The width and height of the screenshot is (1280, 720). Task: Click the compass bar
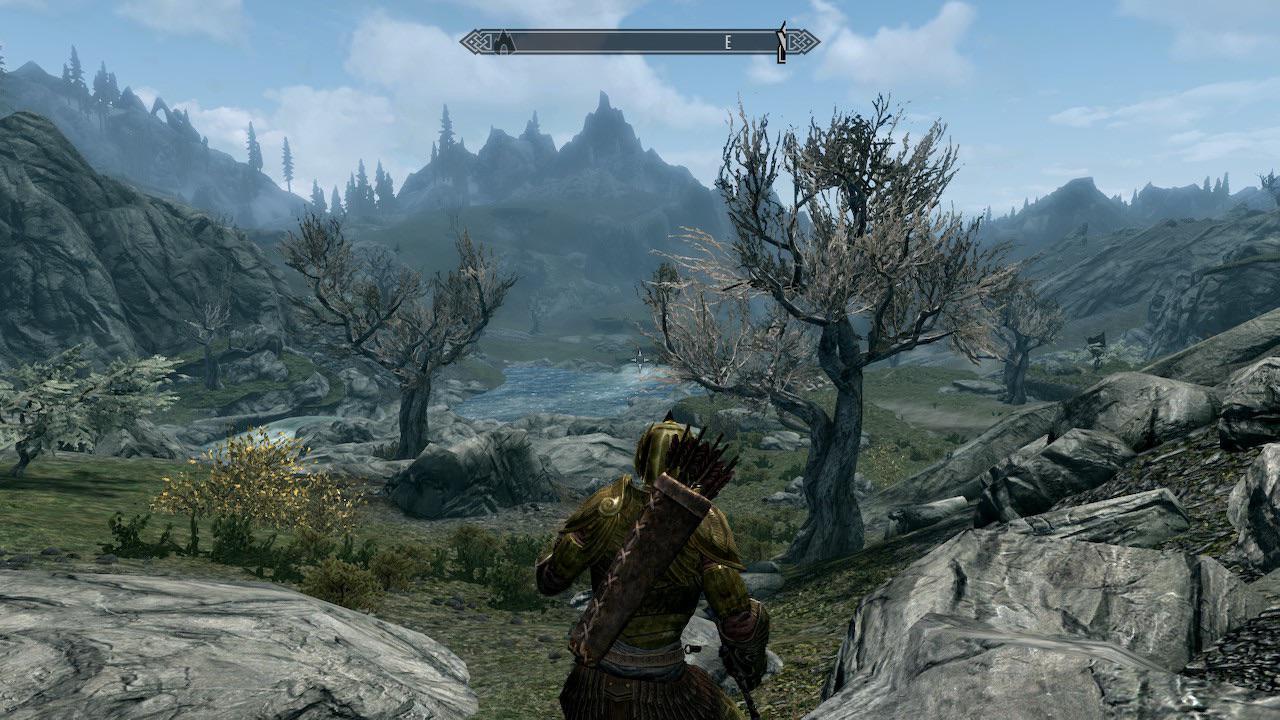[640, 42]
